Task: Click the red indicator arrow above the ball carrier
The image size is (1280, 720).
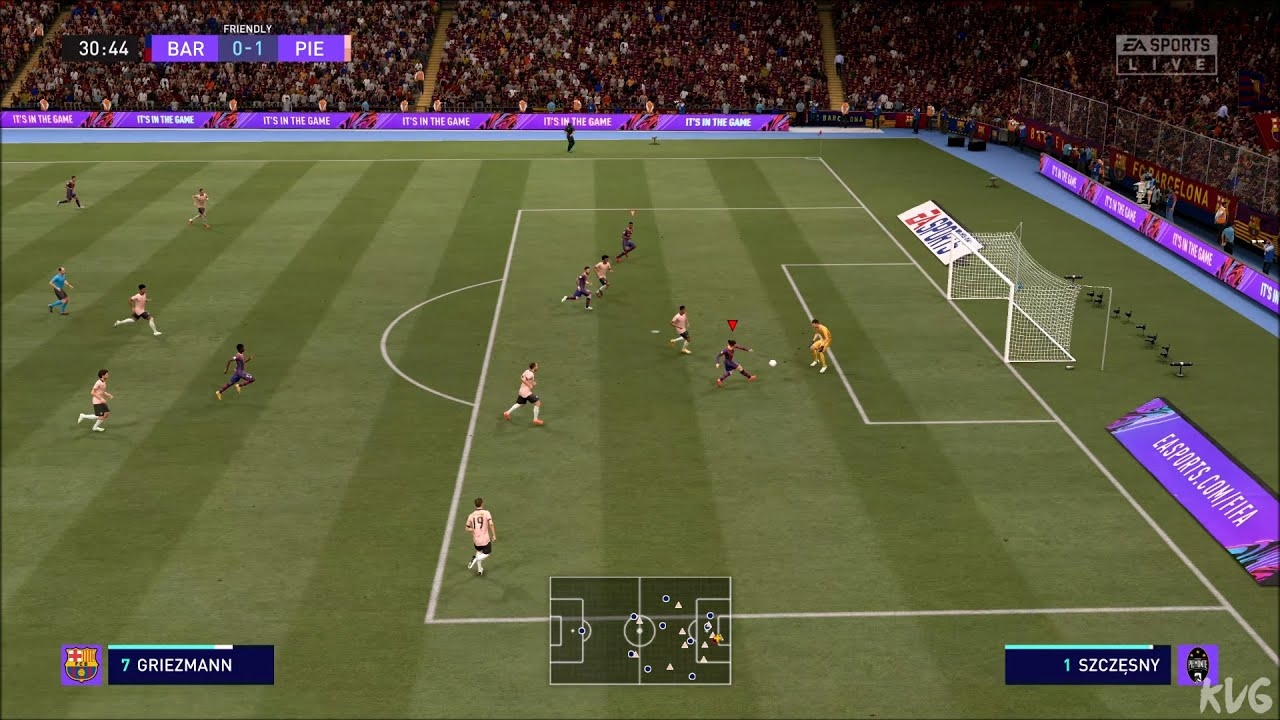Action: [731, 325]
